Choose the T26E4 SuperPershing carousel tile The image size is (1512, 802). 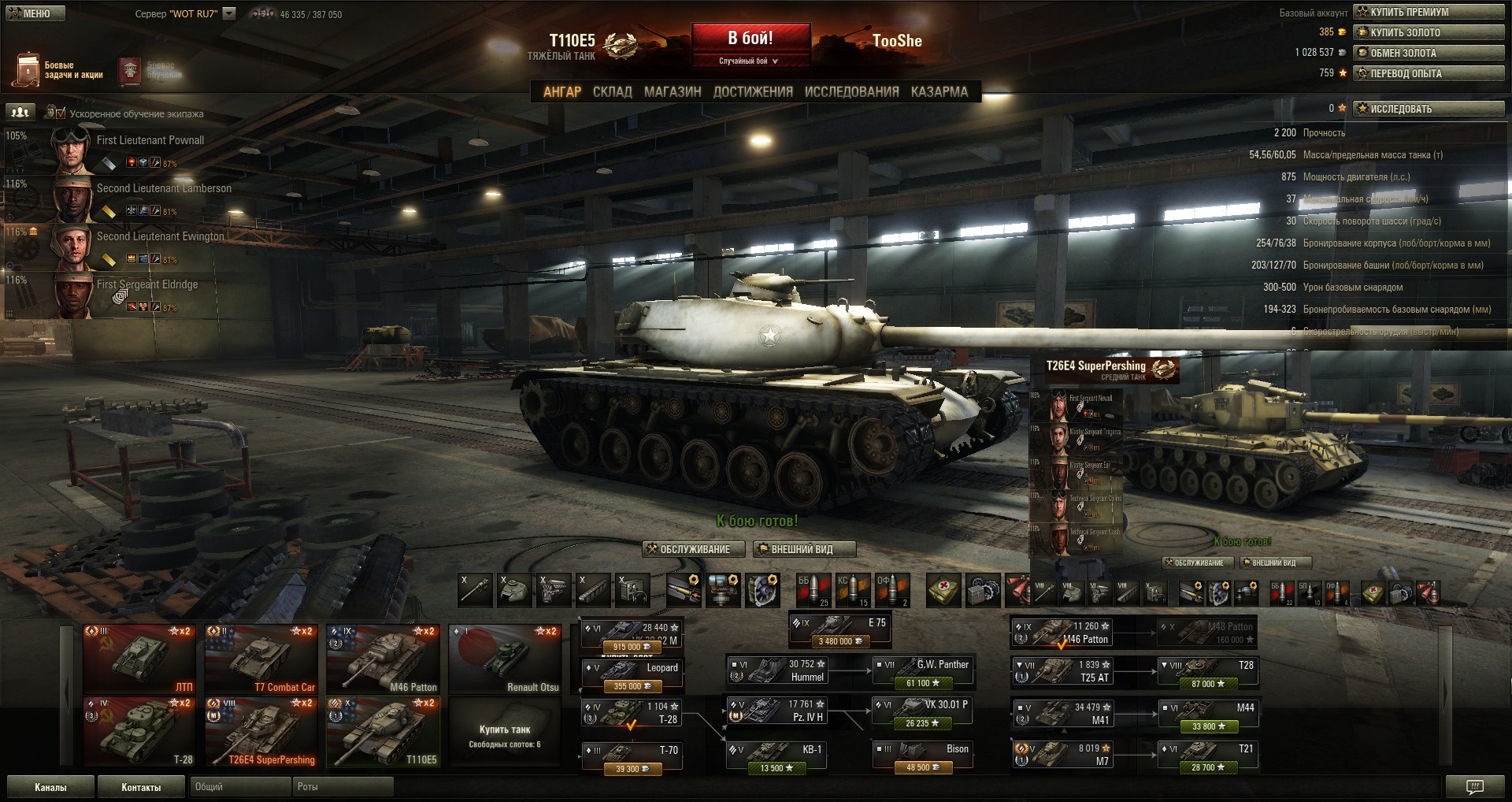pyautogui.click(x=261, y=732)
